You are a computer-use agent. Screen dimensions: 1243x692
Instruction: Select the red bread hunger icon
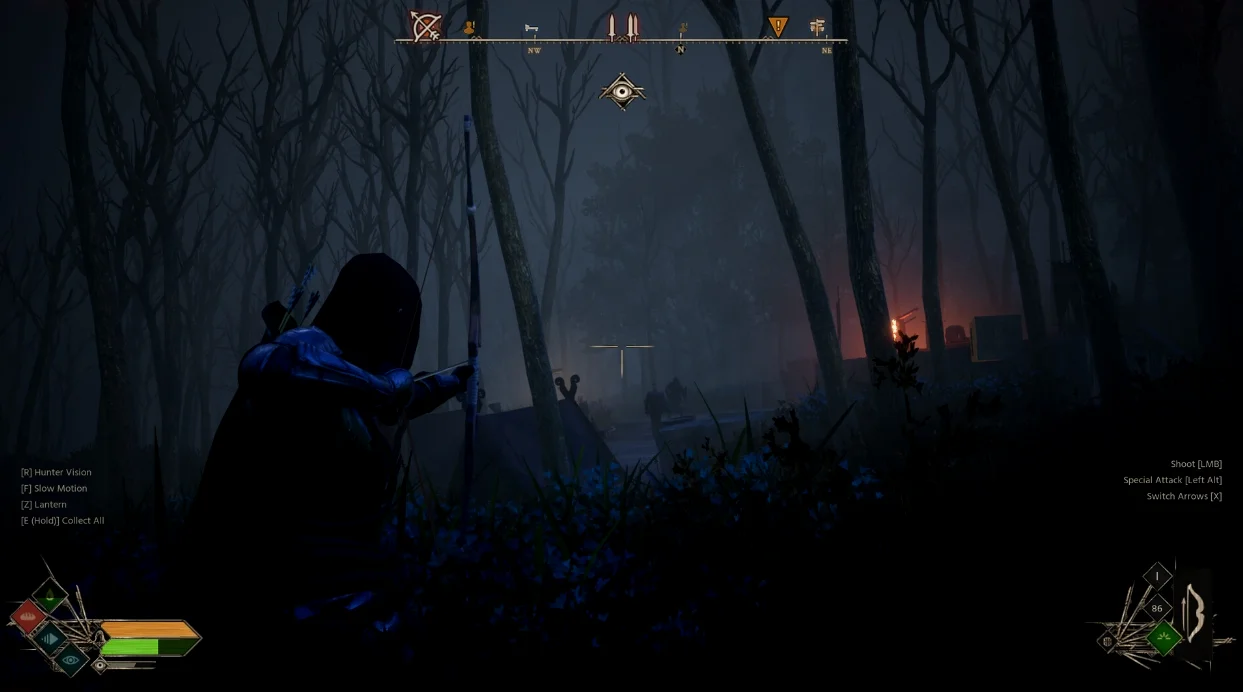[28, 616]
